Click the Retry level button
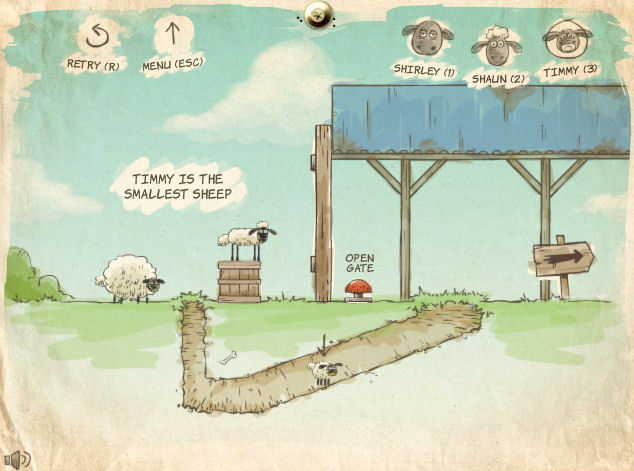 tap(93, 36)
